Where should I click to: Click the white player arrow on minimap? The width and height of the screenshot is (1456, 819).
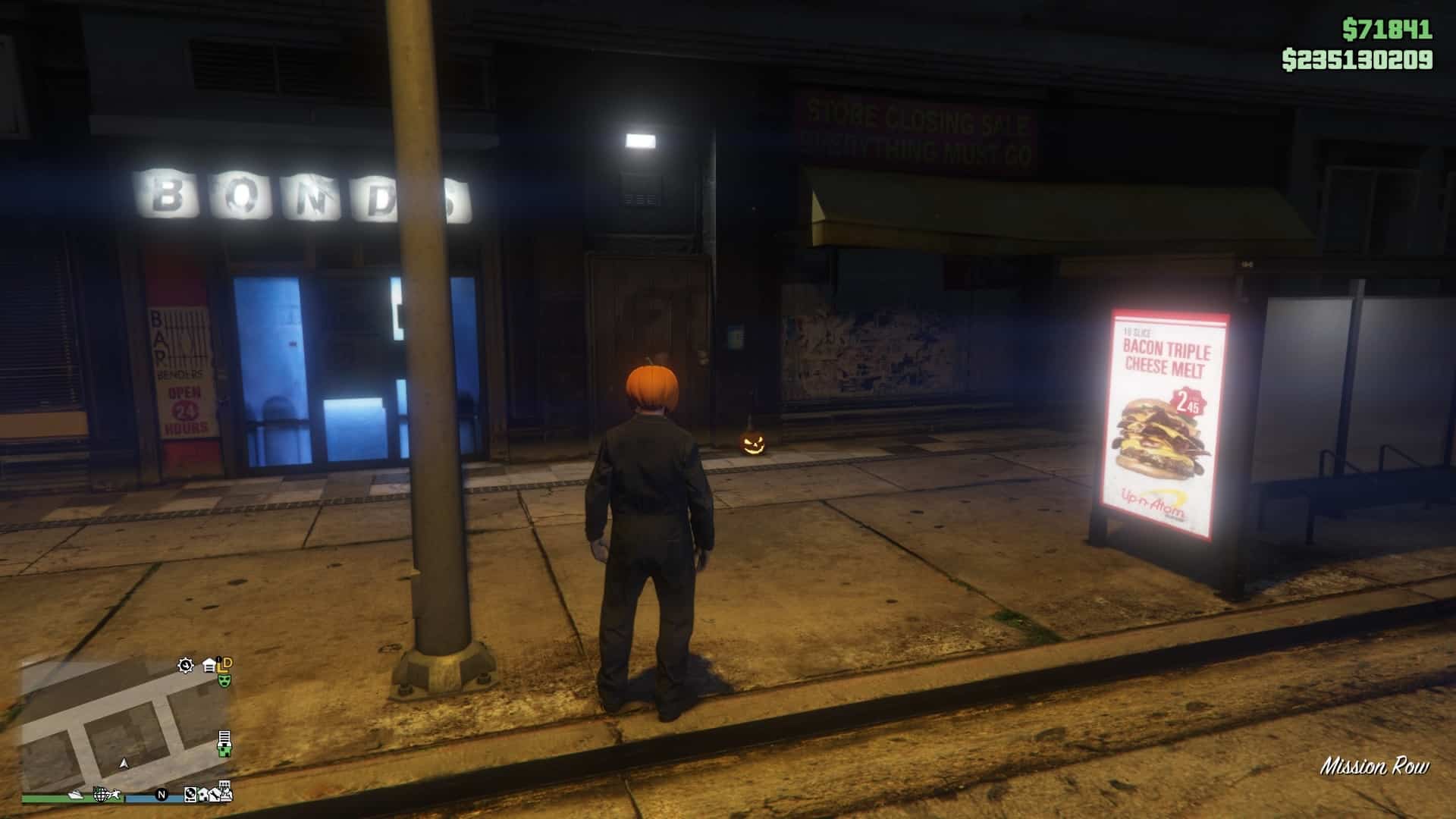124,763
